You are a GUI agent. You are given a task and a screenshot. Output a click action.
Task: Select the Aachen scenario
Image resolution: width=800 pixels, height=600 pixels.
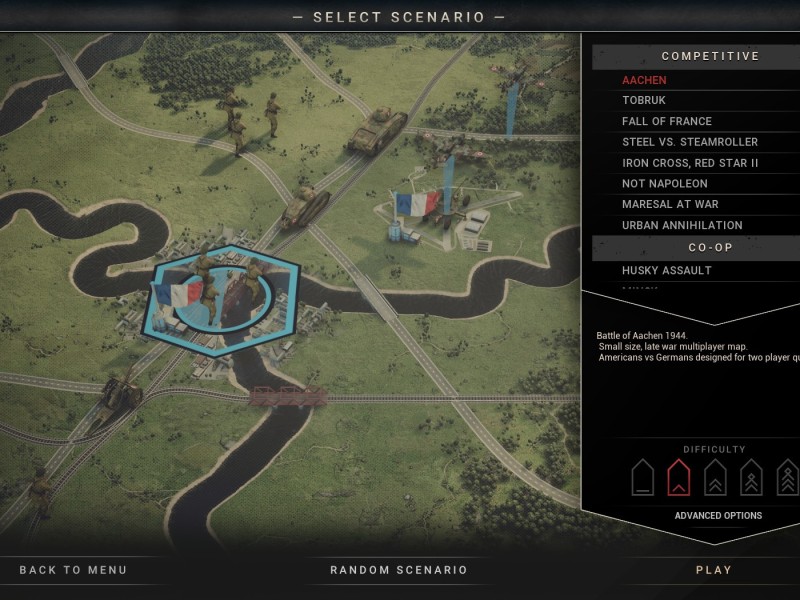click(644, 80)
